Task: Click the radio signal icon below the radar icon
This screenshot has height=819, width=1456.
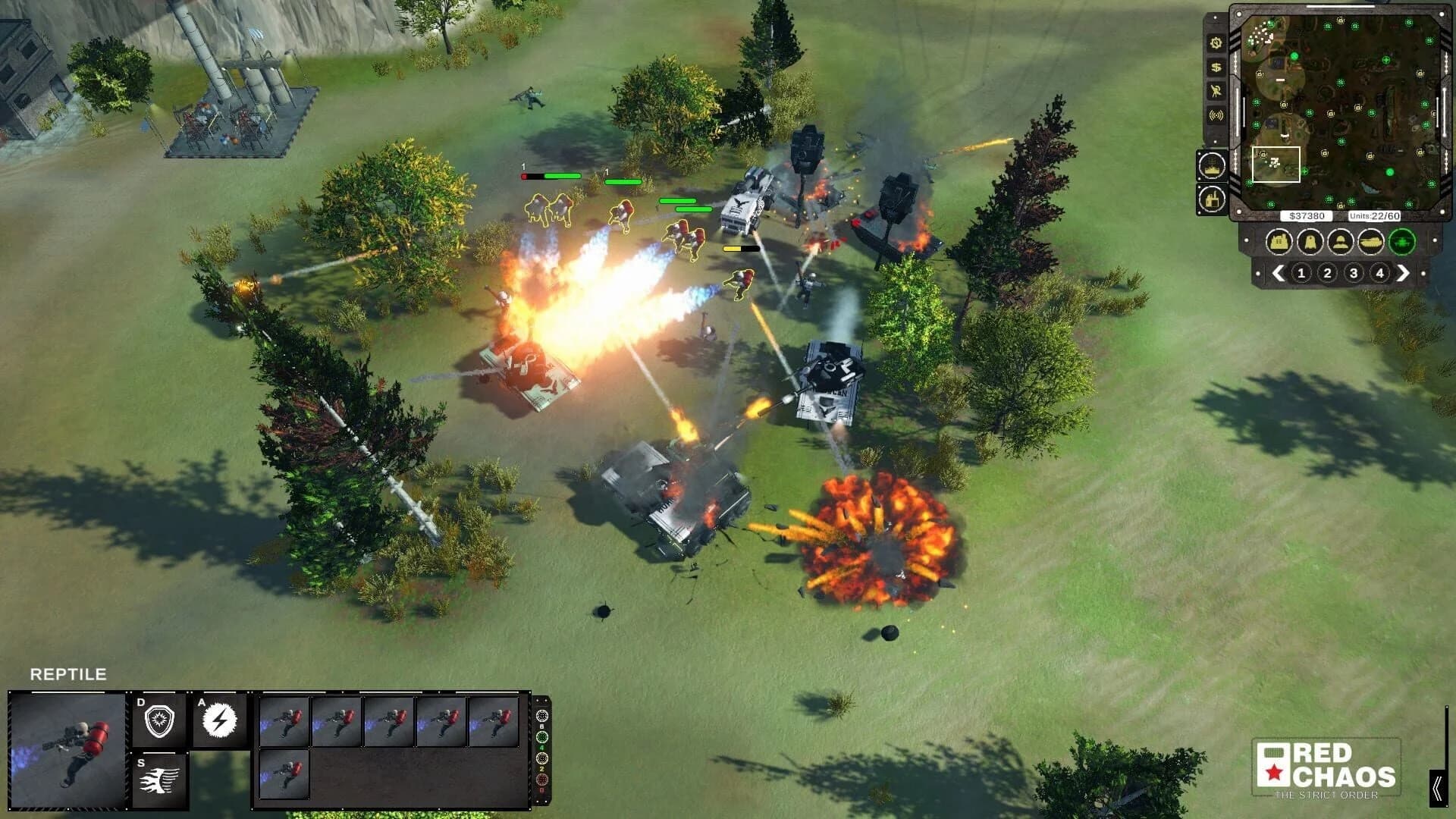Action: (1216, 112)
